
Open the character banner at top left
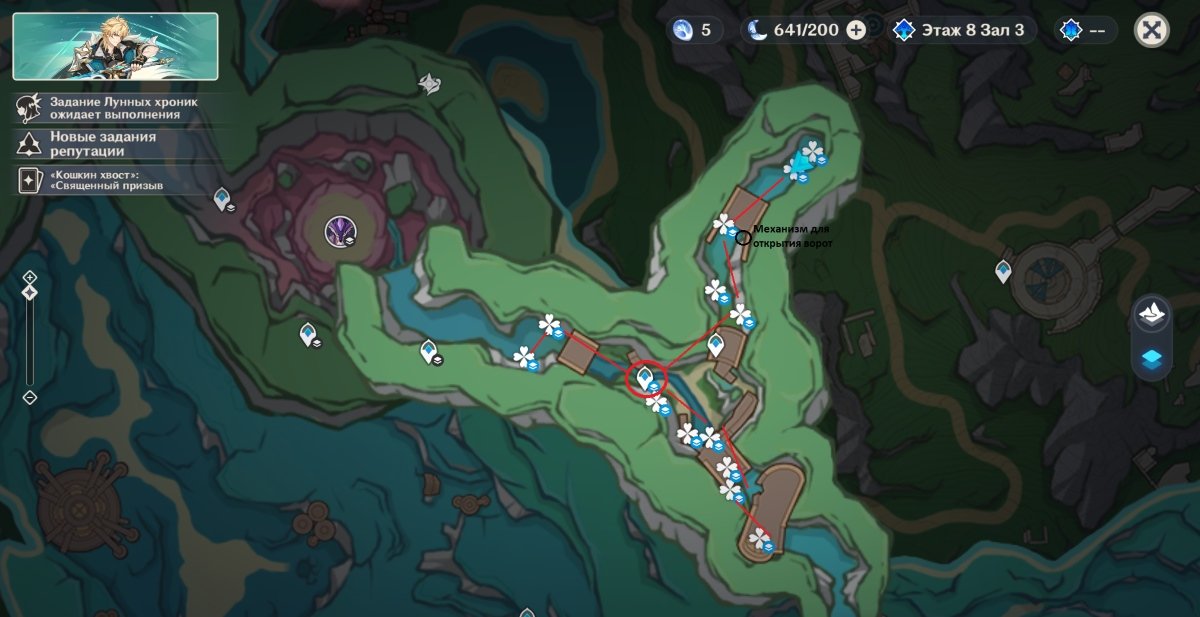pyautogui.click(x=116, y=46)
